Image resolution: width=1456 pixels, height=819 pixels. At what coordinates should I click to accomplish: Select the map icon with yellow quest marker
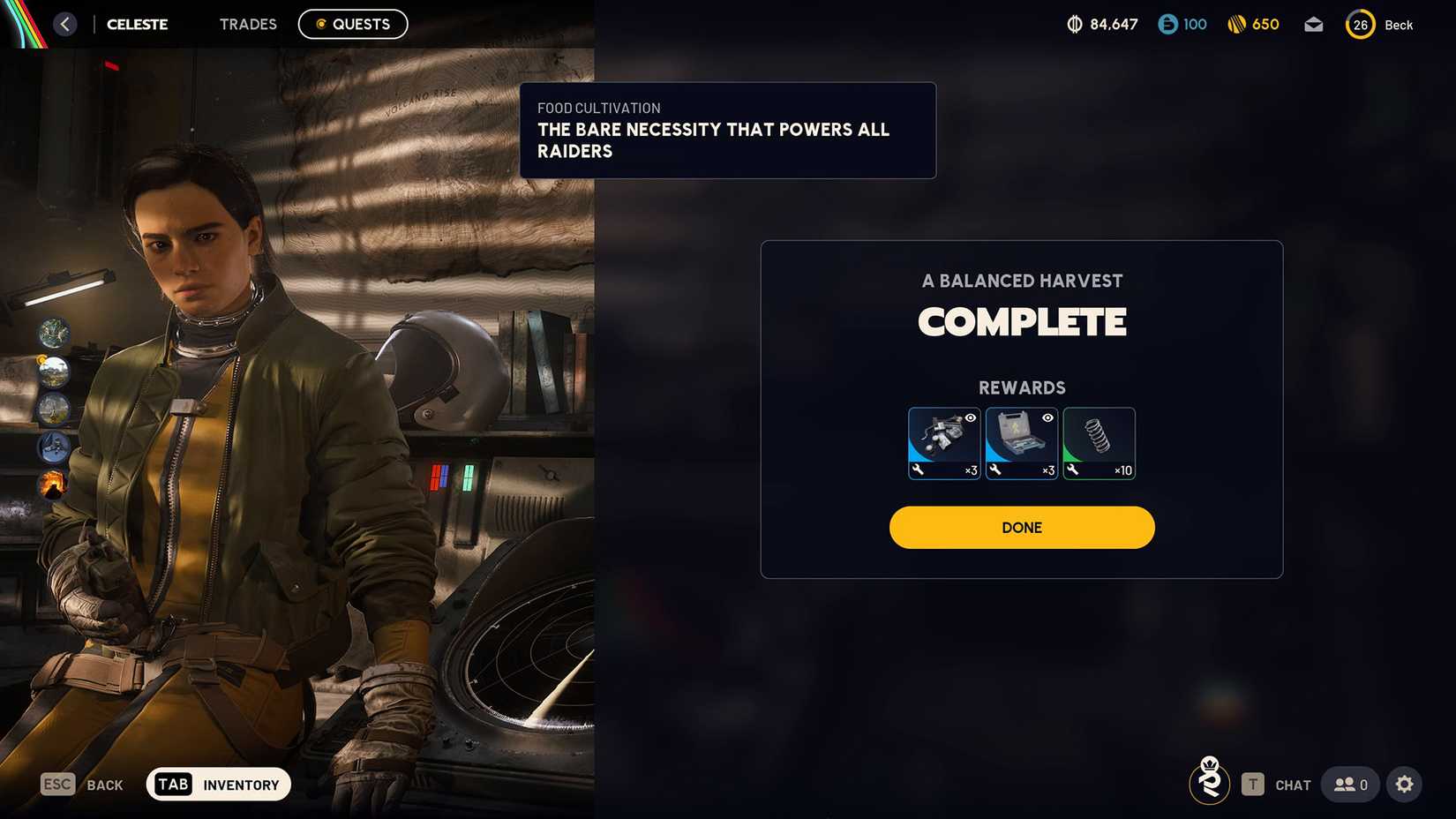(54, 372)
